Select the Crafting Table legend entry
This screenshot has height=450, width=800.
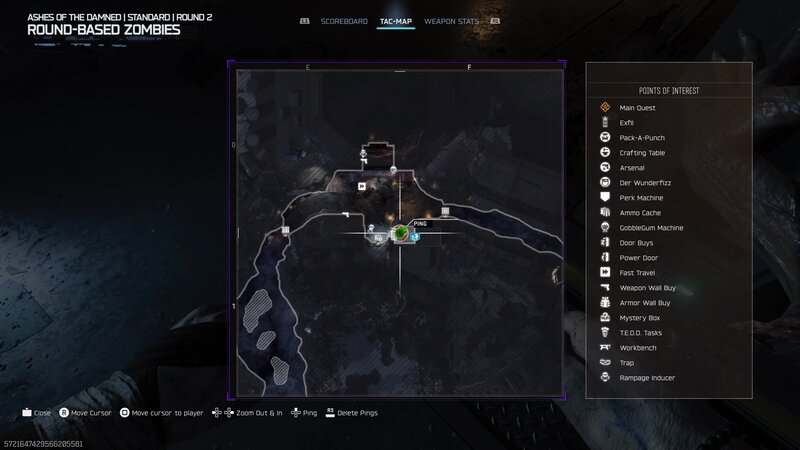[642, 153]
